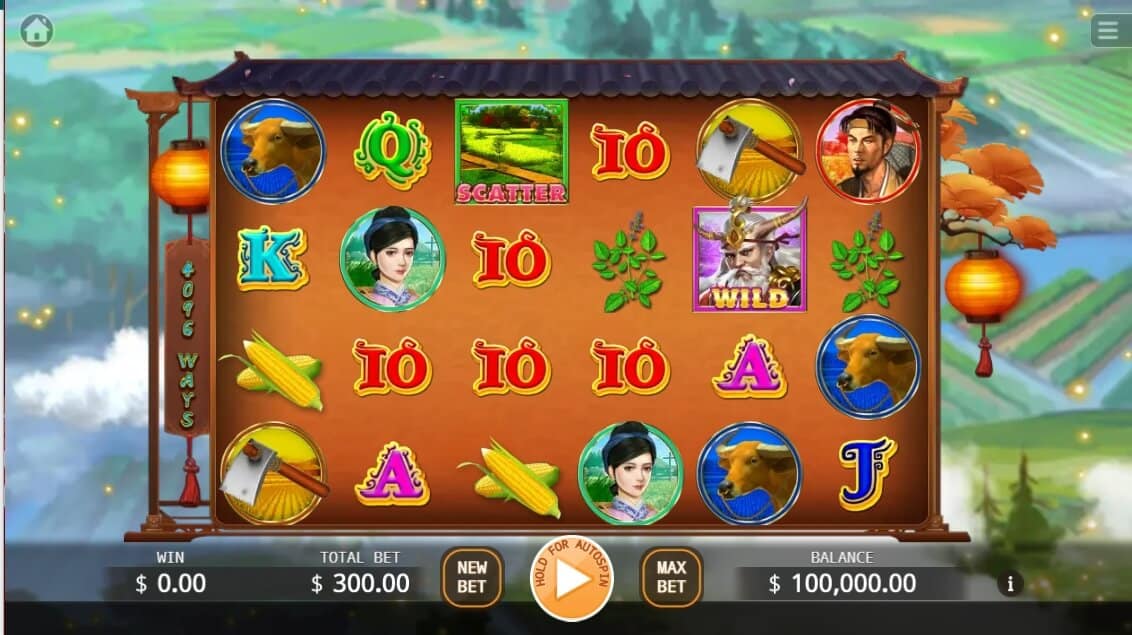Go to the home screen
1132x635 pixels.
[36, 31]
